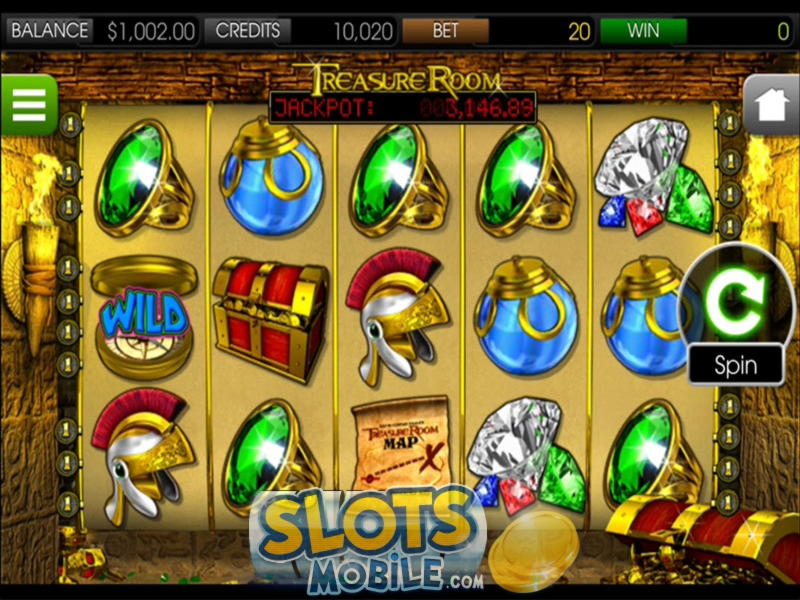This screenshot has width=800, height=600.
Task: Tap the BET button
Action: [445, 31]
